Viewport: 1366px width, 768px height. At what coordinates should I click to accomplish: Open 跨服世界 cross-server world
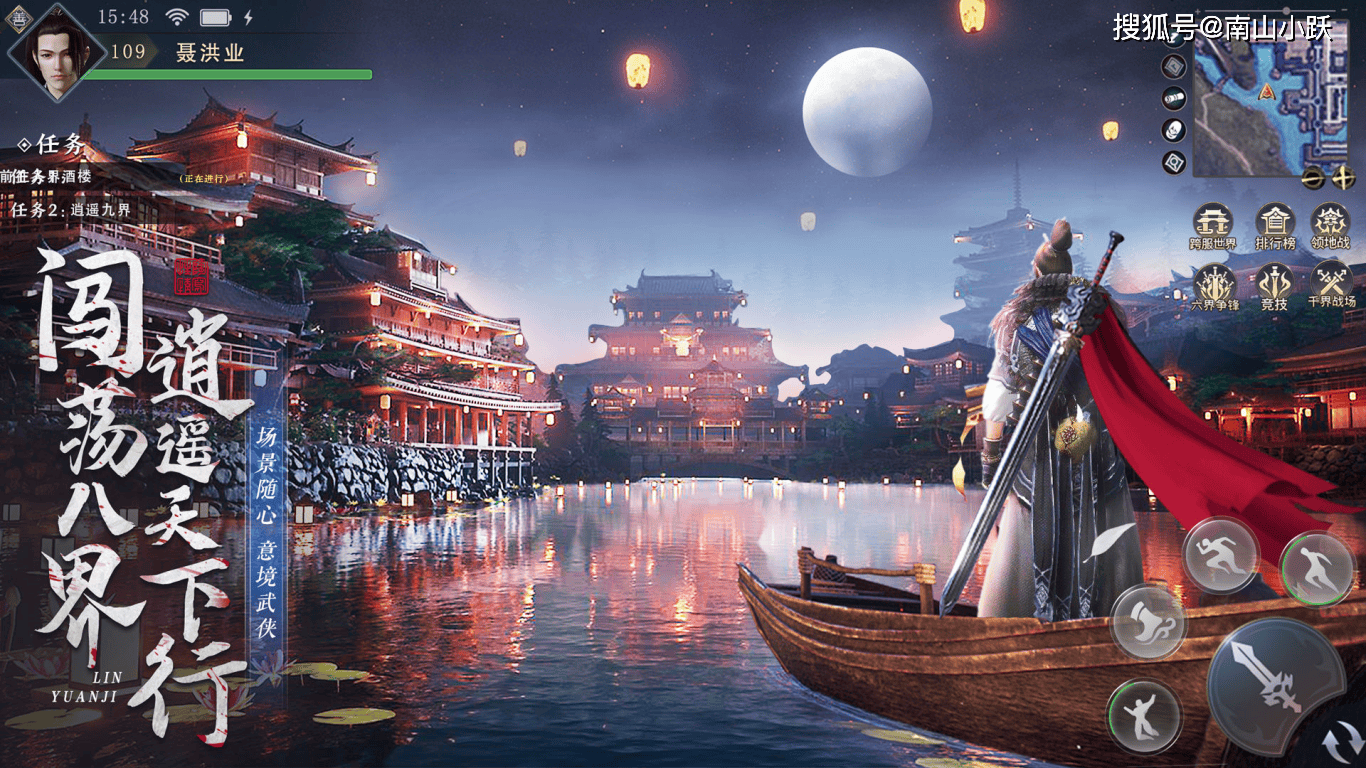(1213, 223)
